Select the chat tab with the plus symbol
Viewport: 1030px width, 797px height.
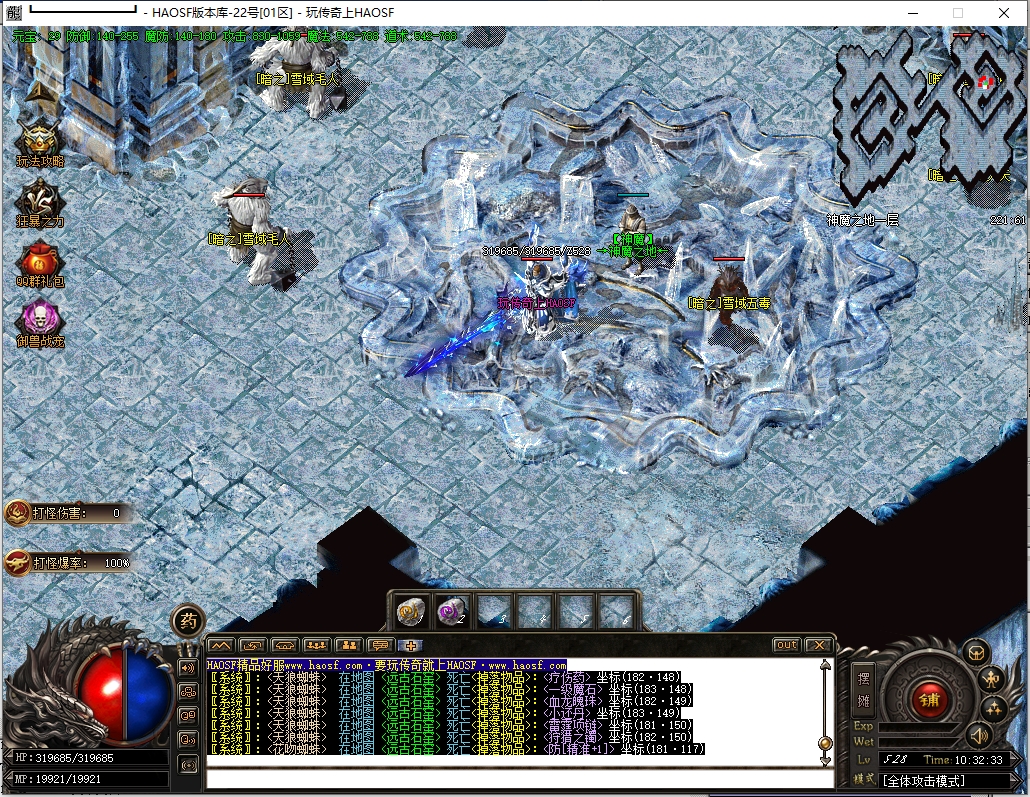click(410, 645)
